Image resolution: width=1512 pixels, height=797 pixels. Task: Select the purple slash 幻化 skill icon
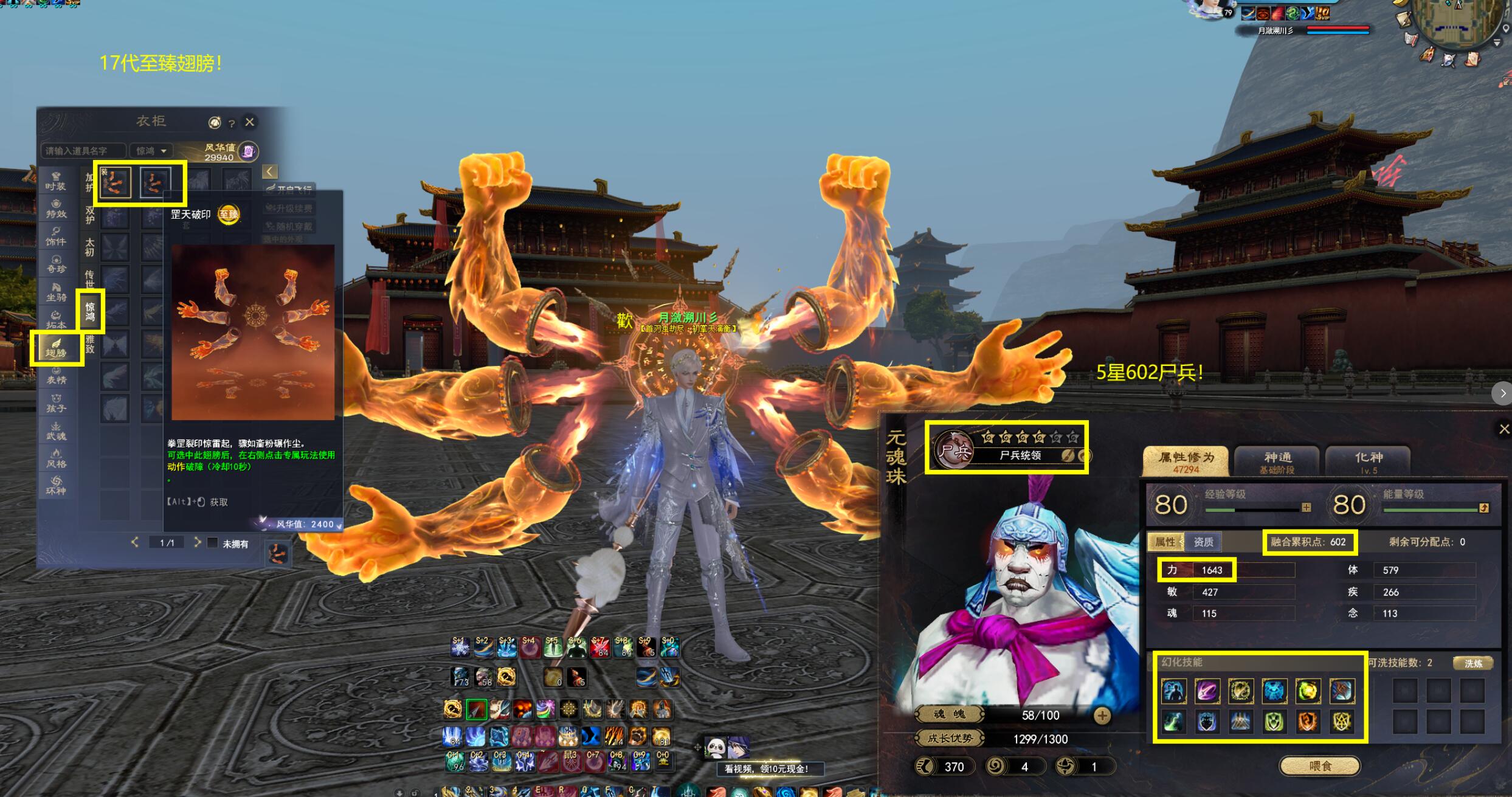coord(1207,691)
